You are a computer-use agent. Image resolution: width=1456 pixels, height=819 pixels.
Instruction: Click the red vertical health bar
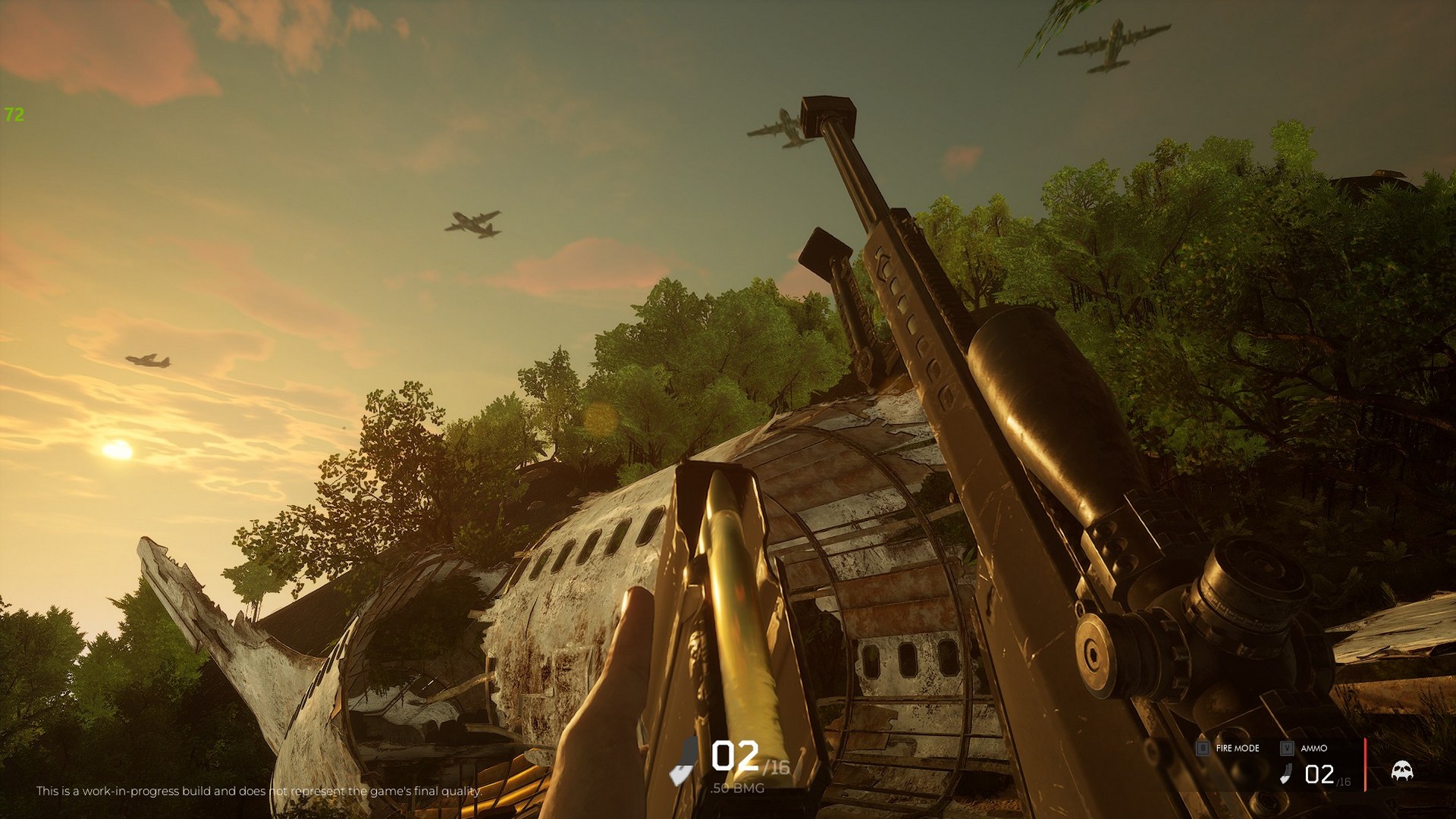coord(1365,762)
